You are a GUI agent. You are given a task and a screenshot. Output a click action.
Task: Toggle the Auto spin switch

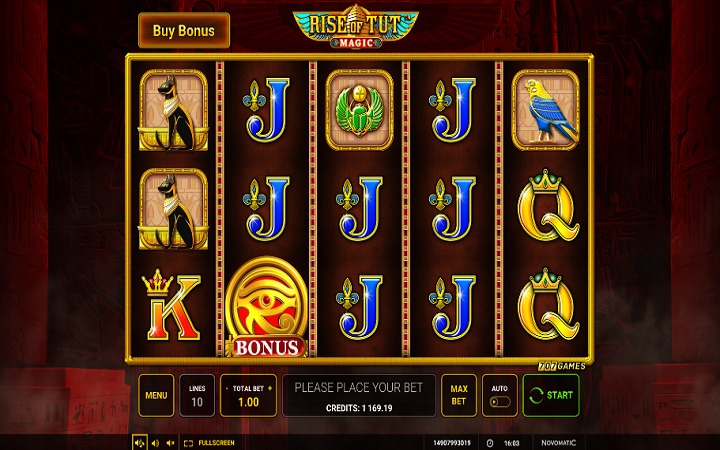pos(499,401)
